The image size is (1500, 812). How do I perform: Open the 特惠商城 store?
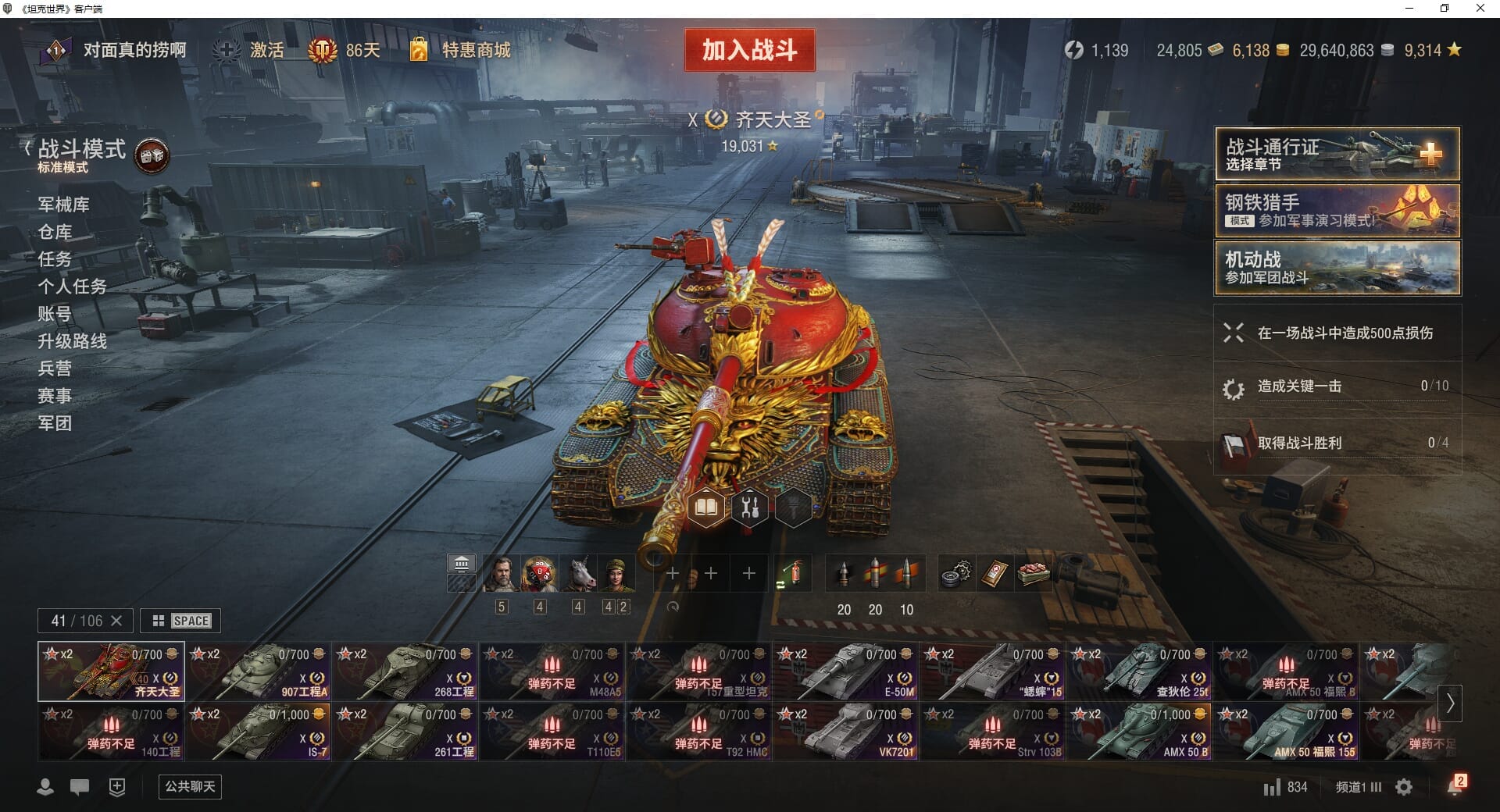(x=475, y=51)
